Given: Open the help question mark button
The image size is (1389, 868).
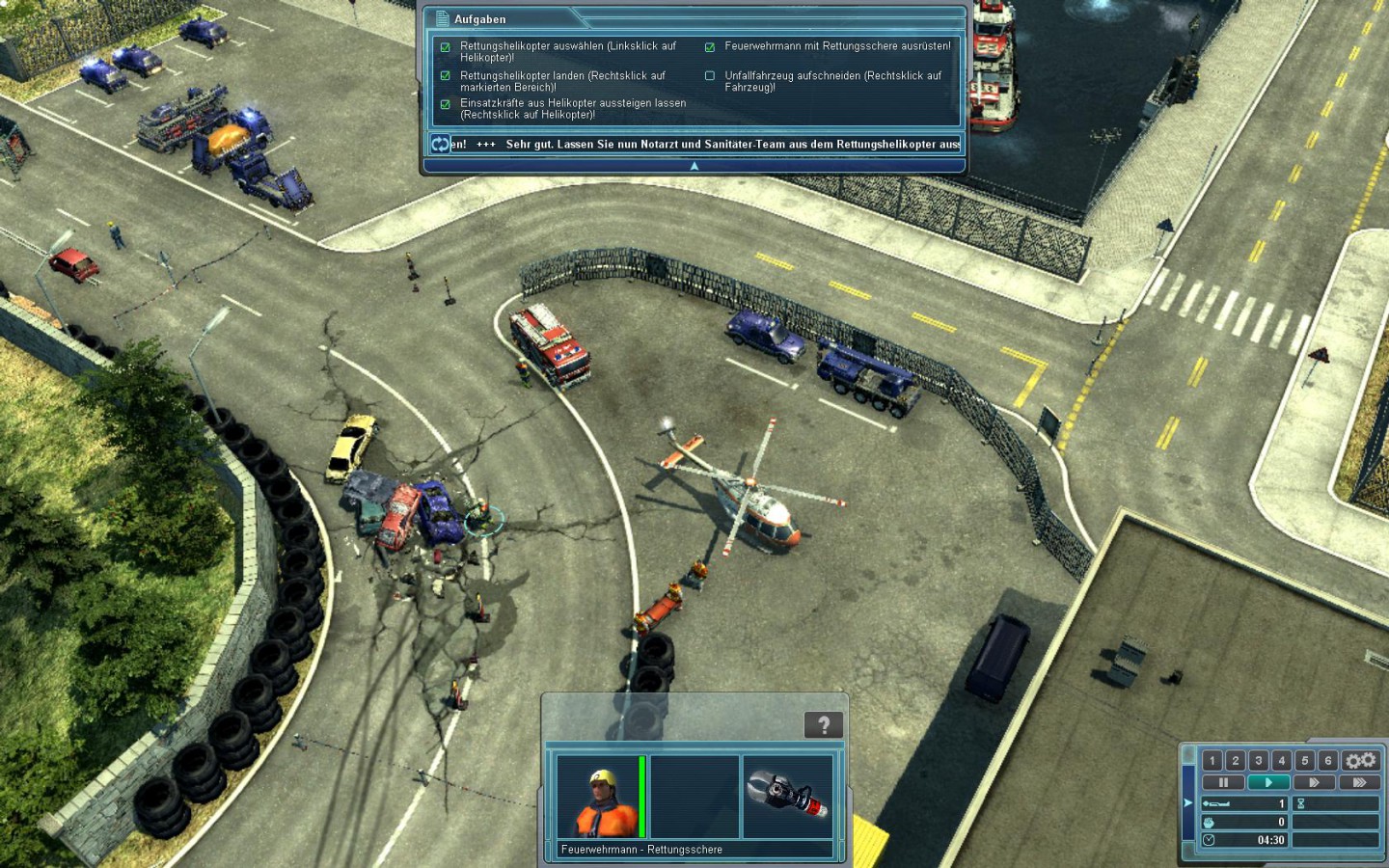Looking at the screenshot, I should point(824,725).
